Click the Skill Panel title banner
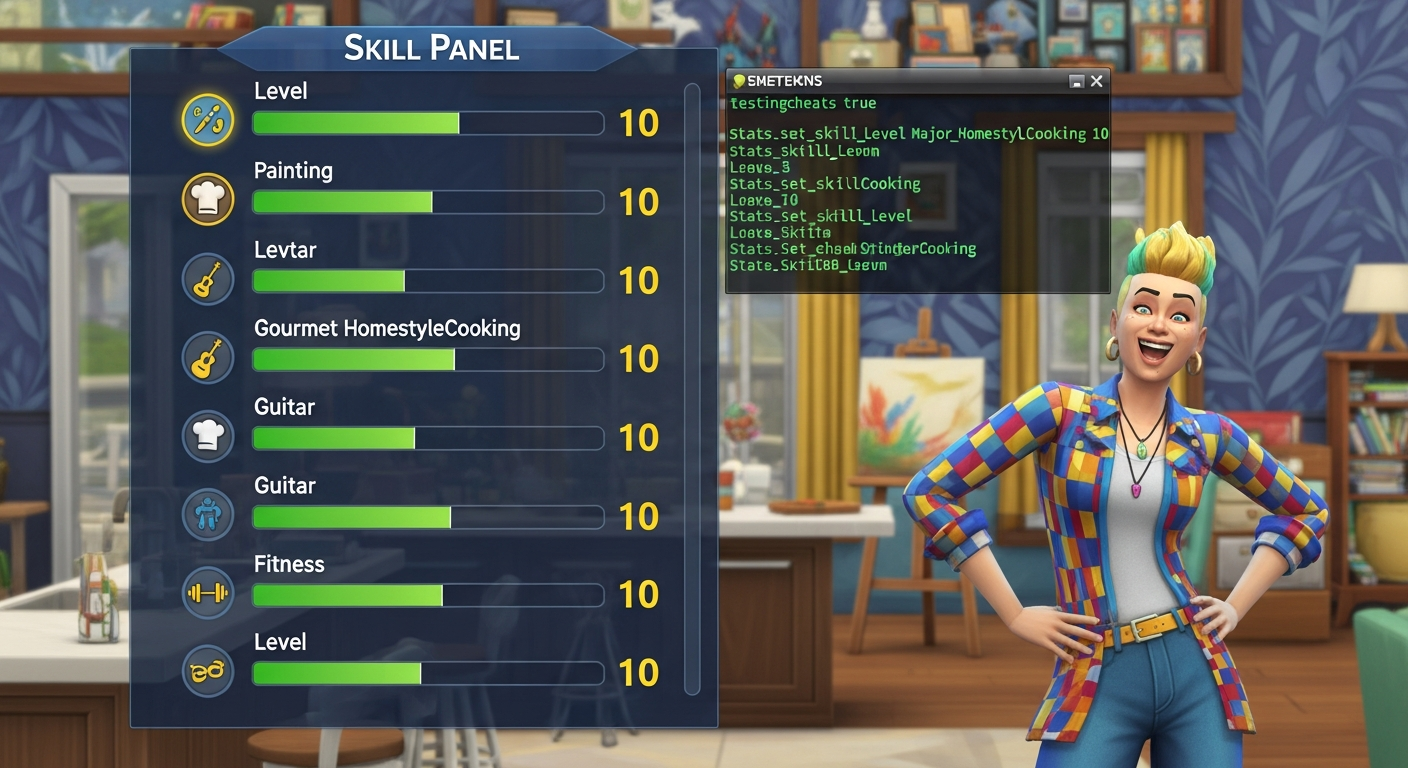Image resolution: width=1408 pixels, height=768 pixels. point(432,45)
